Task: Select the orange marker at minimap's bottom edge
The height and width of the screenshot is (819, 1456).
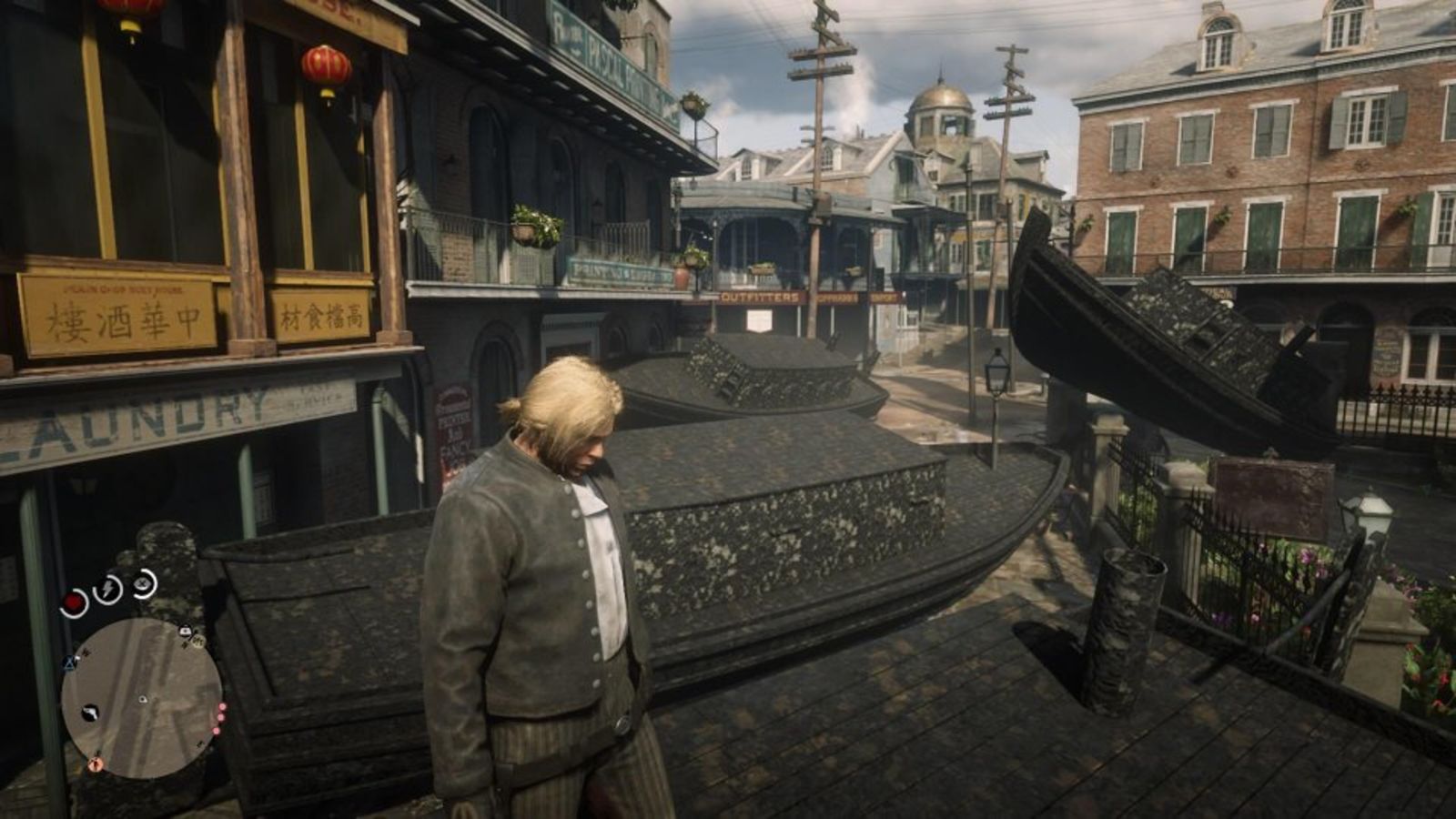Action: [x=96, y=765]
